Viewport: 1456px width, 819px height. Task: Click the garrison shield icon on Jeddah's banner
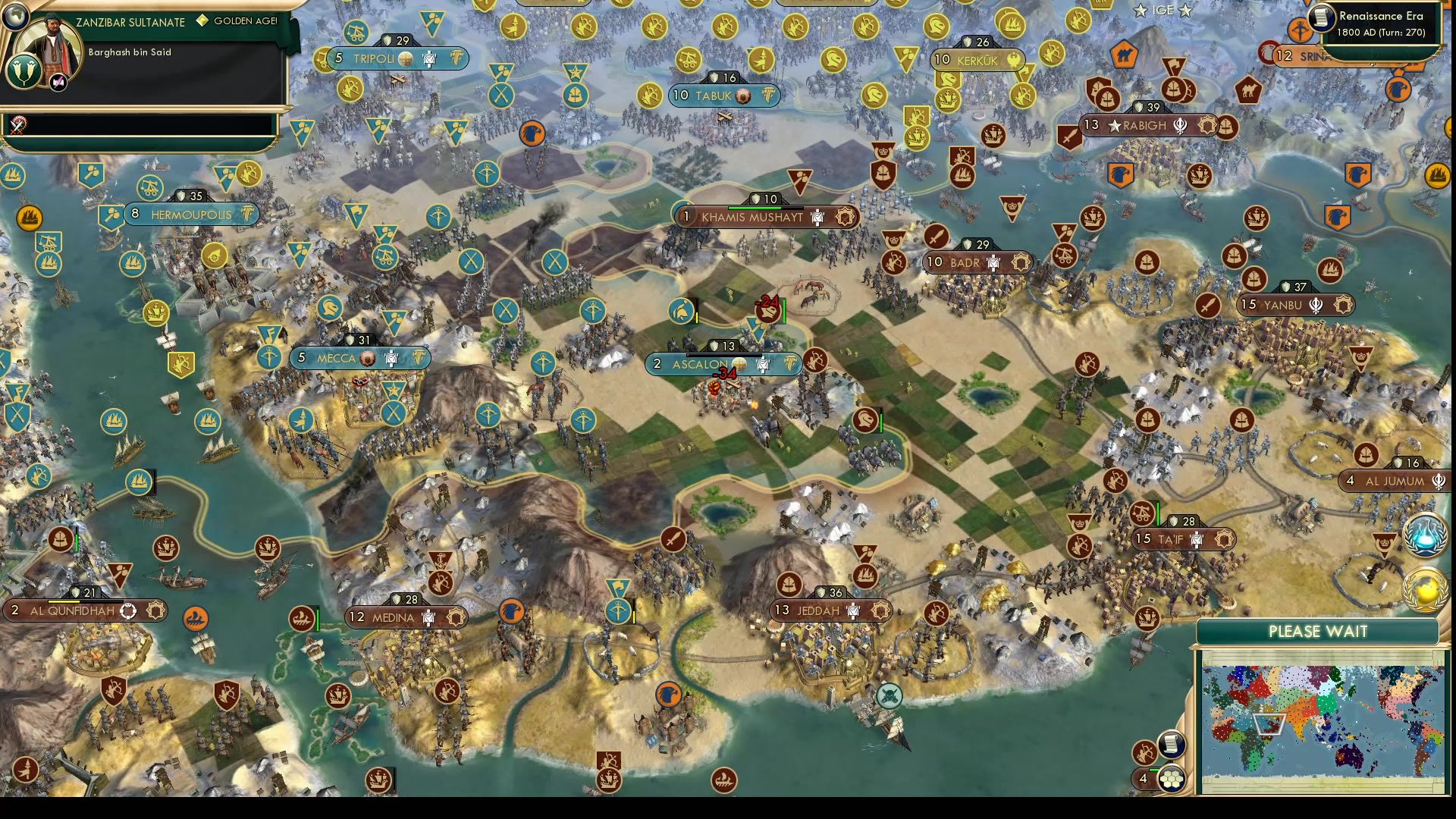pyautogui.click(x=821, y=592)
